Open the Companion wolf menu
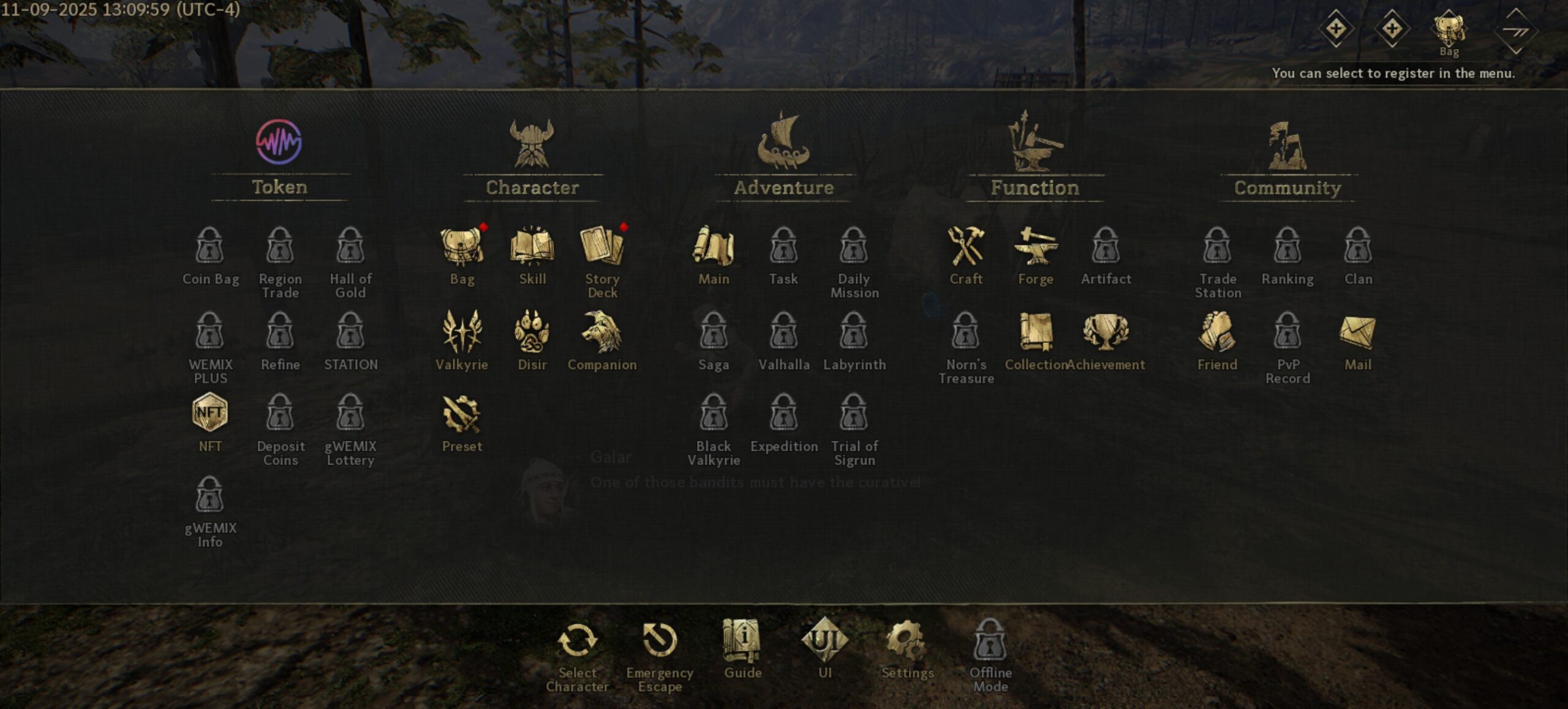The image size is (1568, 709). pyautogui.click(x=602, y=333)
